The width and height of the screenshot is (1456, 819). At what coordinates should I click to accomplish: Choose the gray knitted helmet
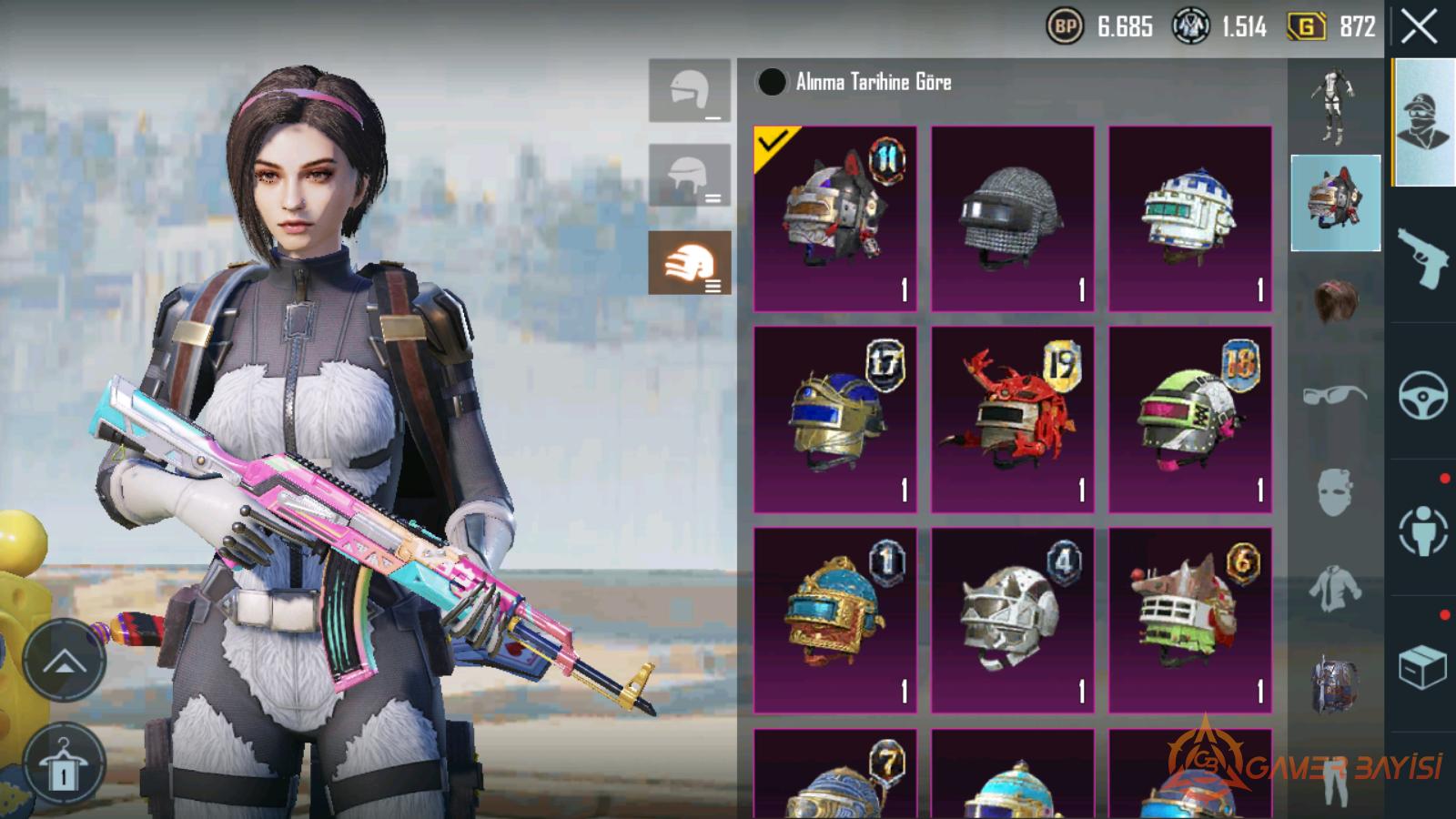click(1012, 218)
